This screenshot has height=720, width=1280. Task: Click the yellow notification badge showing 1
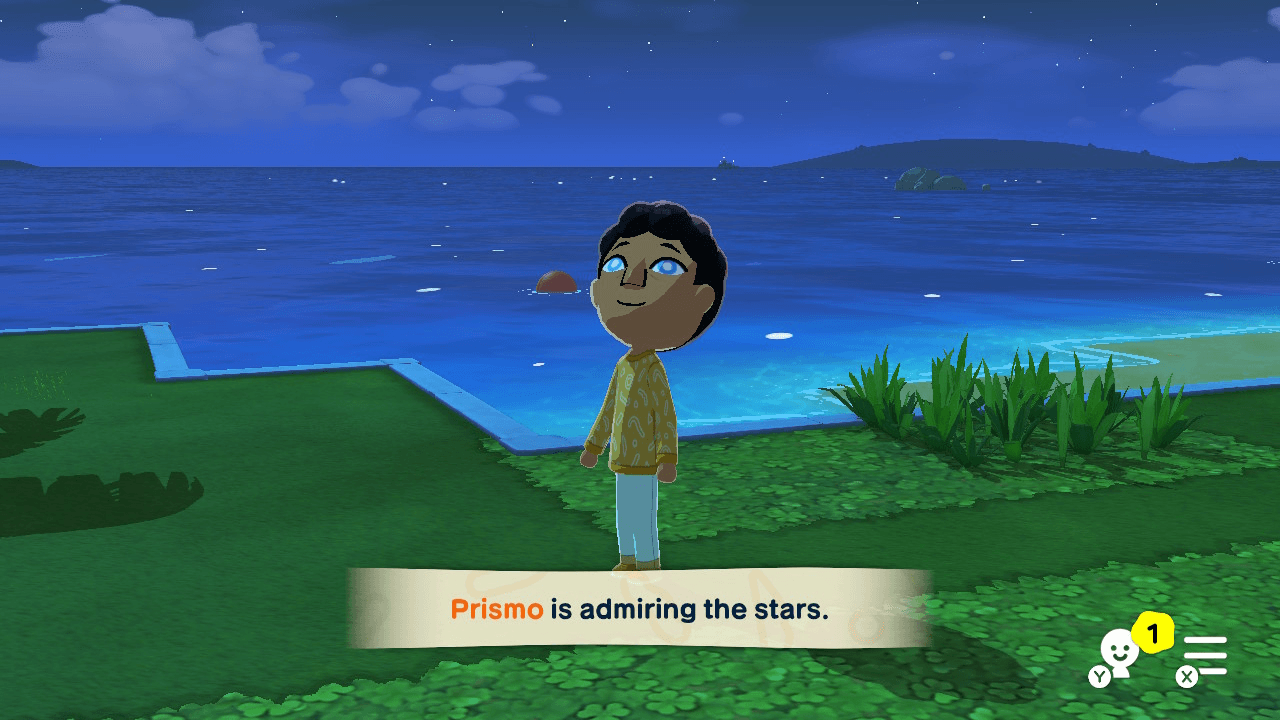[1152, 632]
